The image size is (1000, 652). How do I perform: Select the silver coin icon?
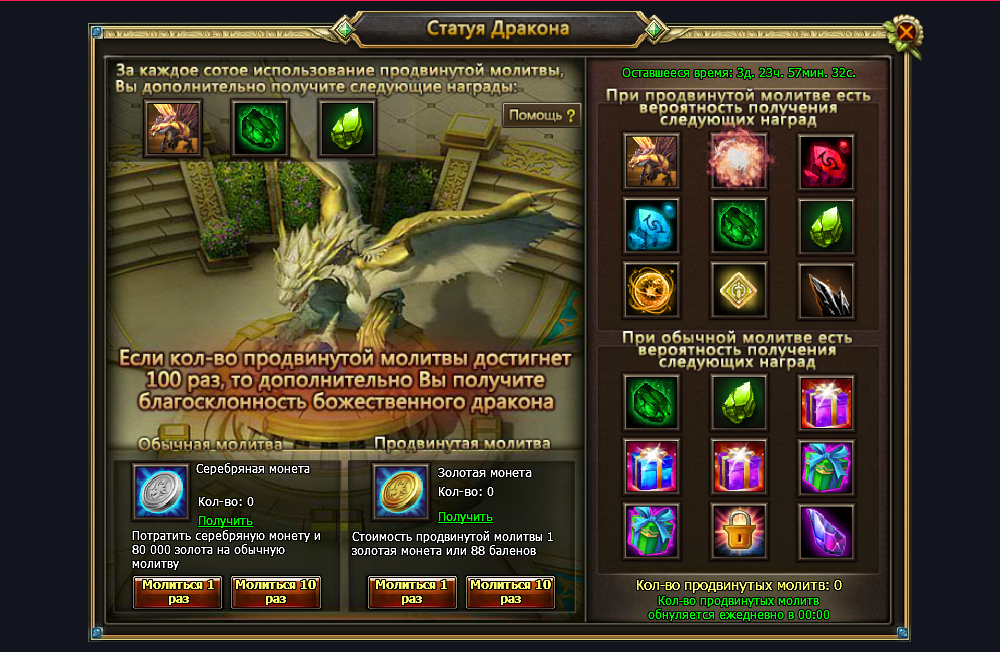(161, 492)
